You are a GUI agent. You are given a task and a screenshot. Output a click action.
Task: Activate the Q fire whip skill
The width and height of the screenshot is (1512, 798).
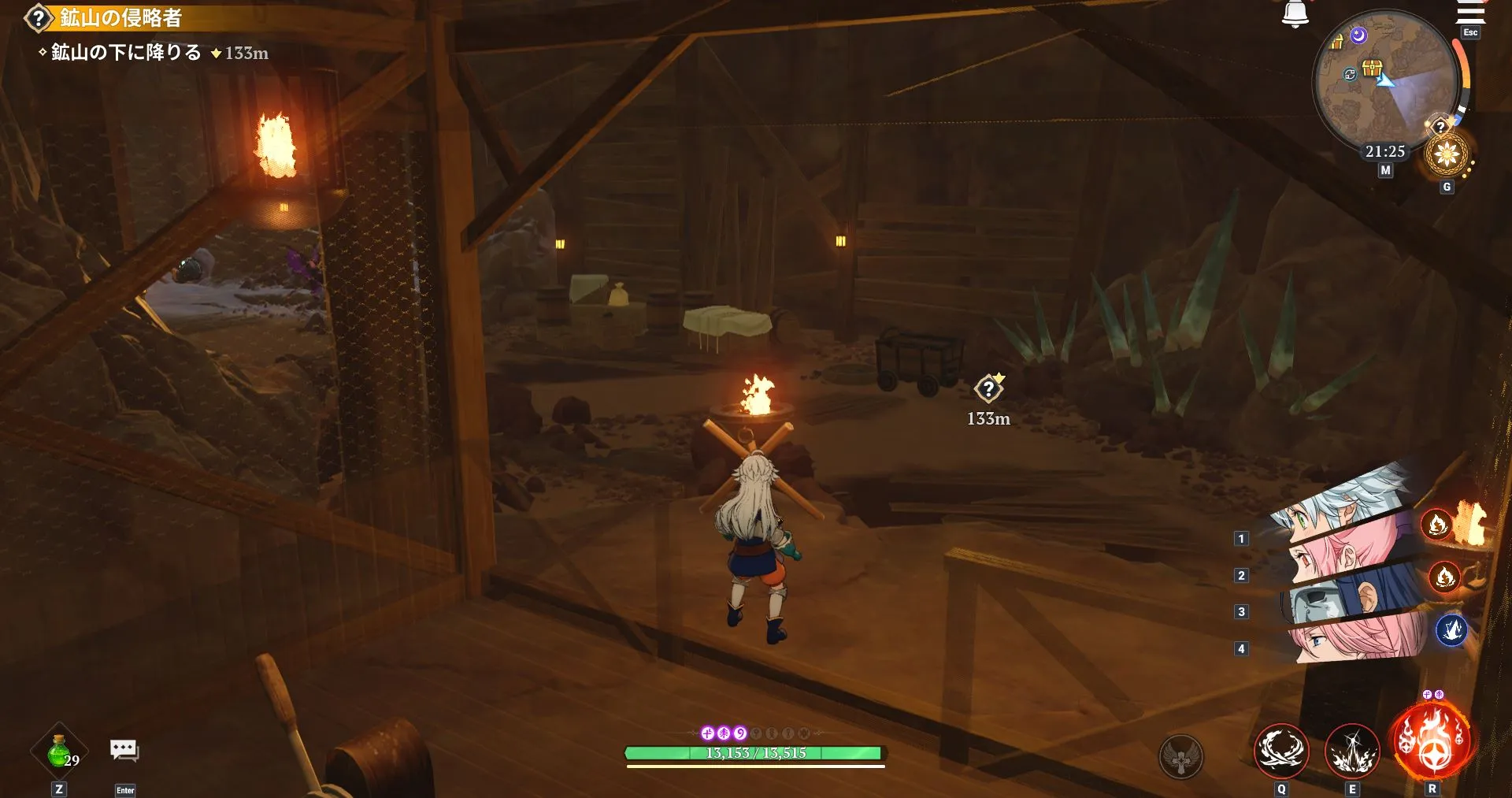[1280, 751]
